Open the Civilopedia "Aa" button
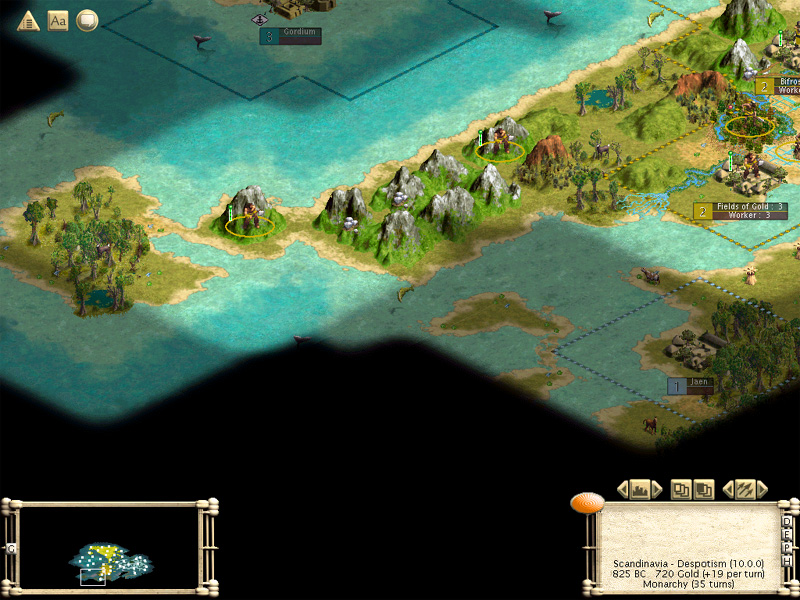The width and height of the screenshot is (800, 600). click(x=58, y=20)
